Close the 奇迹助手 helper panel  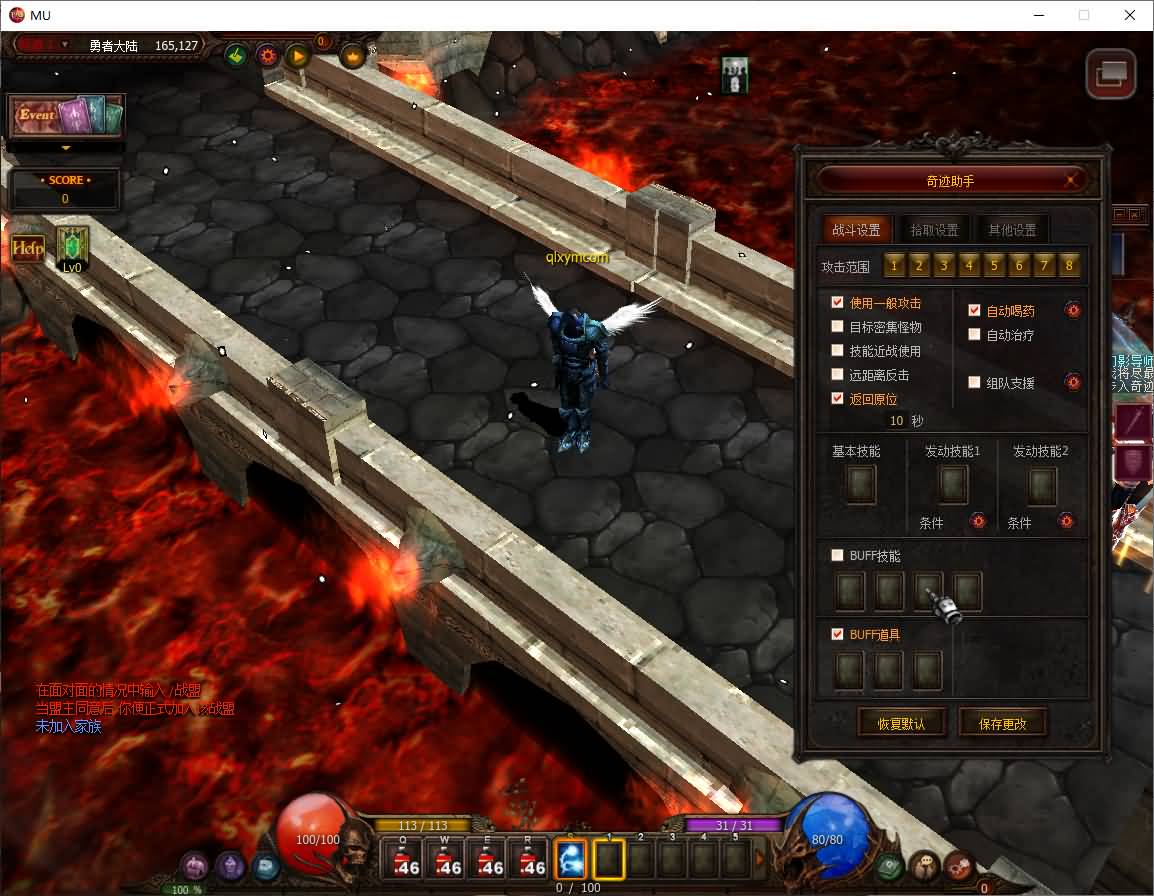coord(1072,181)
